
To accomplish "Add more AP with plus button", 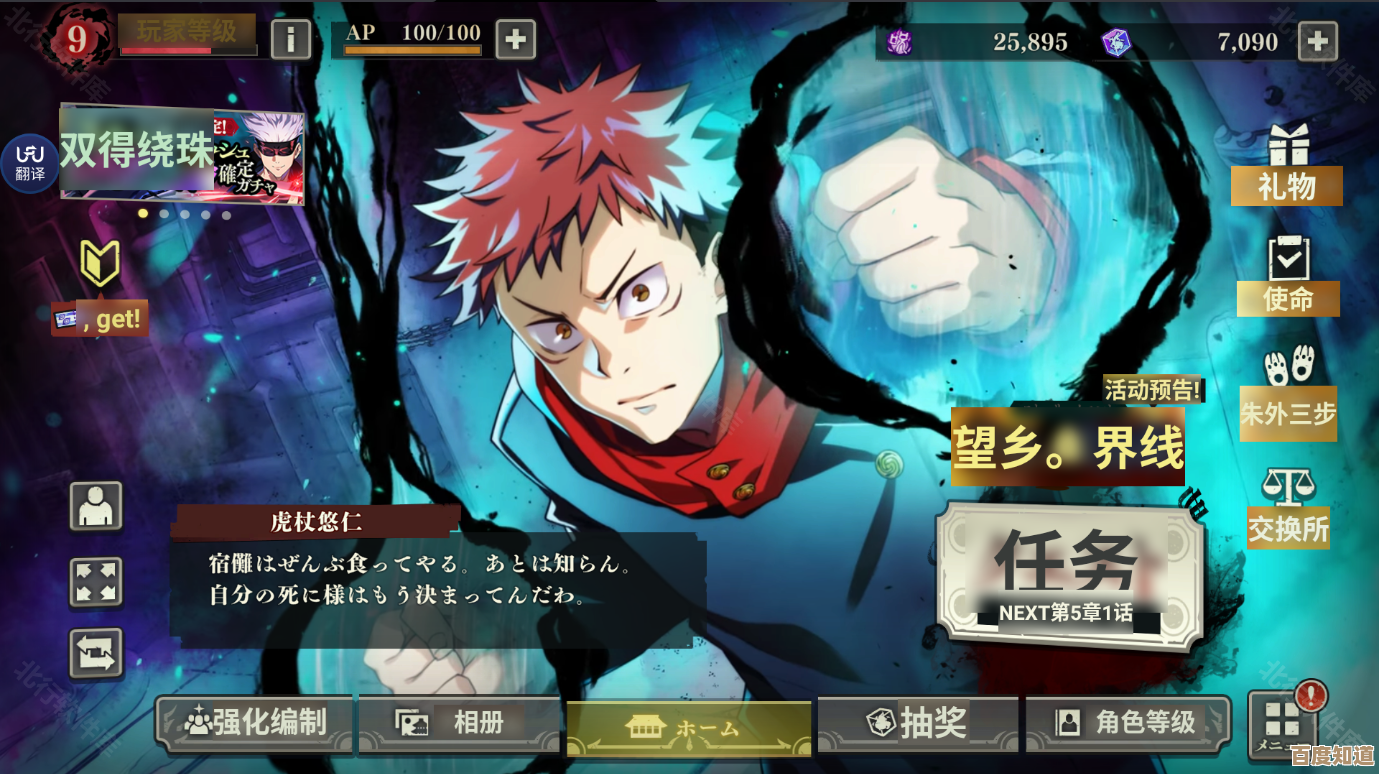I will [x=515, y=40].
